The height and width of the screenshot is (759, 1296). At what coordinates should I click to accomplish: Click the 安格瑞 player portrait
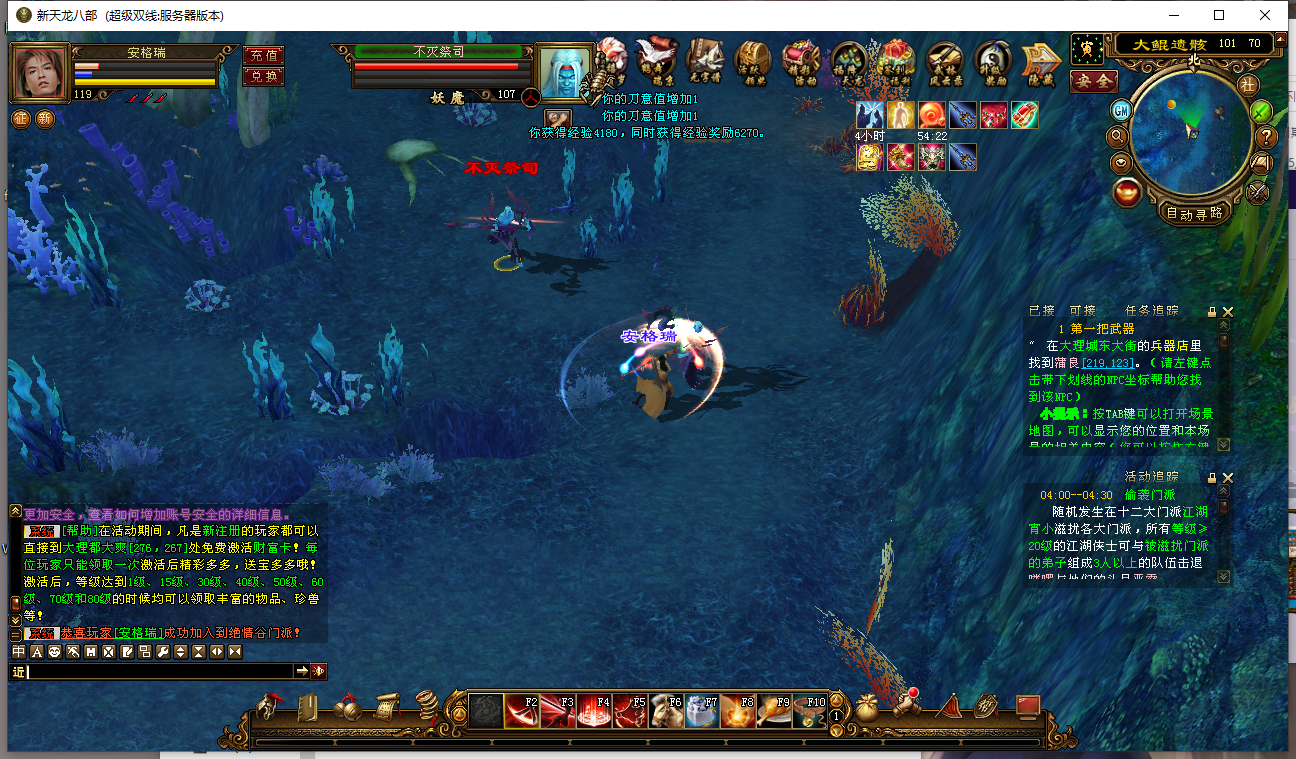40,72
